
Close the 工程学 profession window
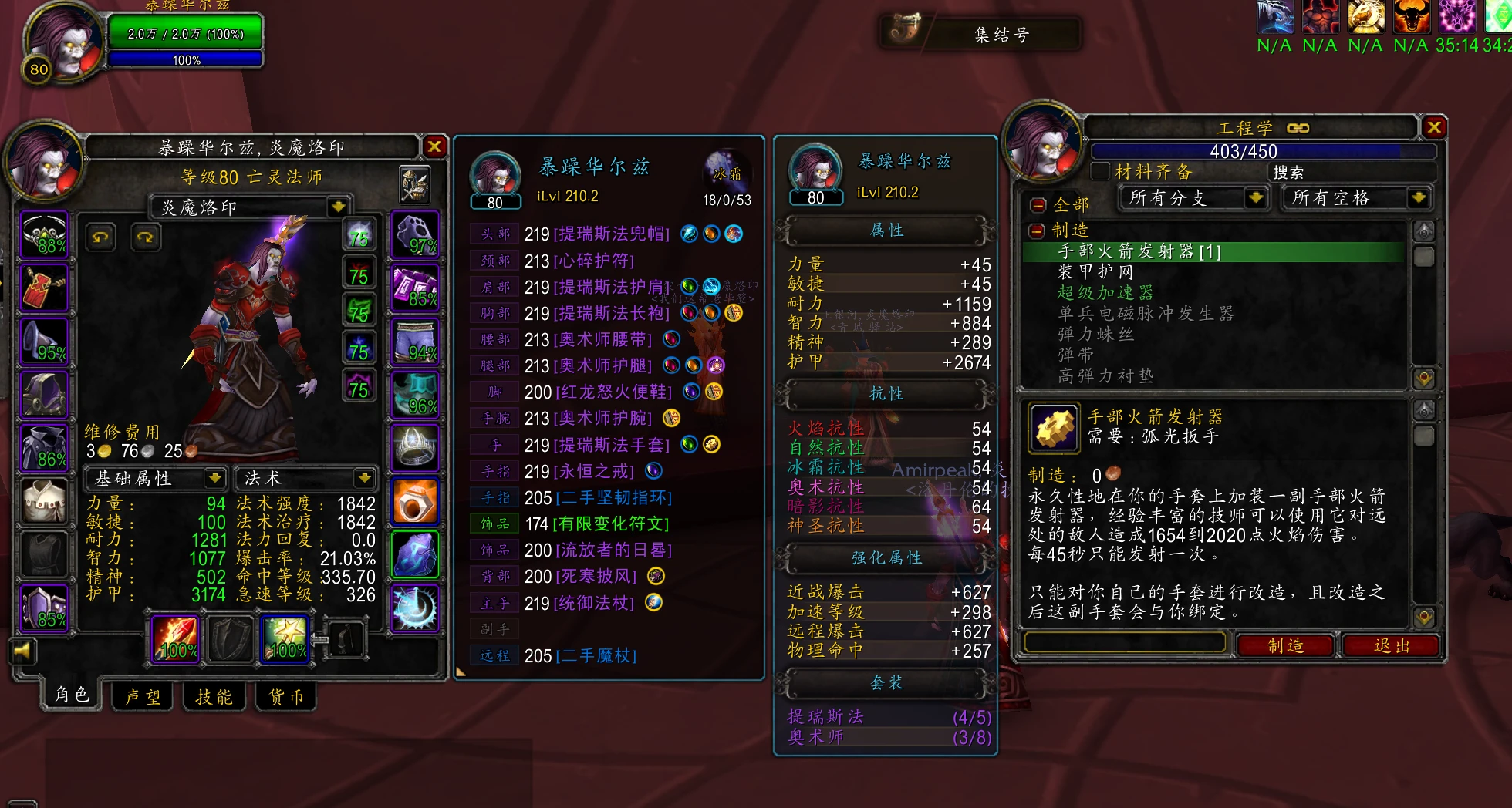(1434, 127)
